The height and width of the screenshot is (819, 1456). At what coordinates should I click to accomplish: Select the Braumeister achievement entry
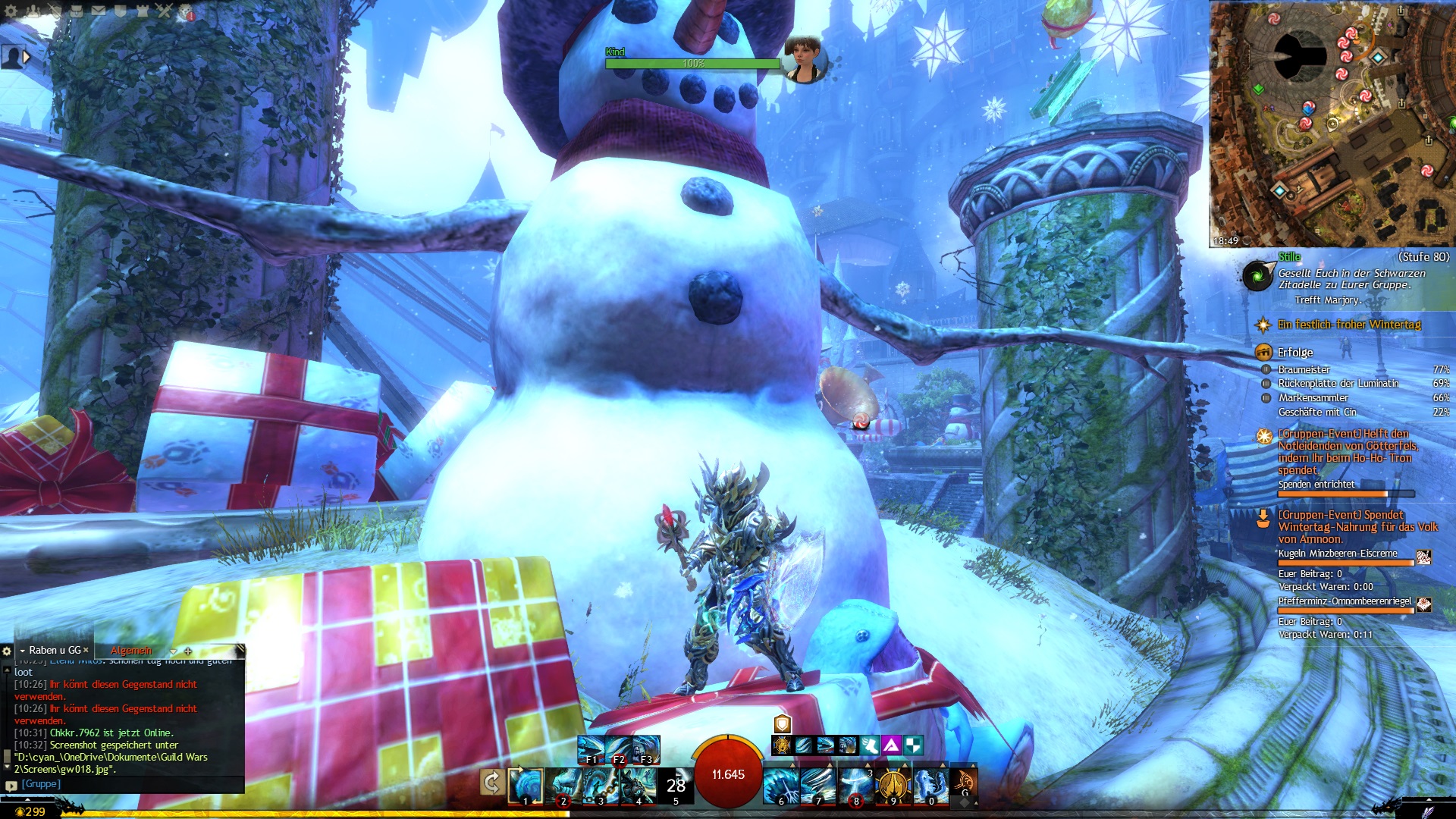point(1304,369)
